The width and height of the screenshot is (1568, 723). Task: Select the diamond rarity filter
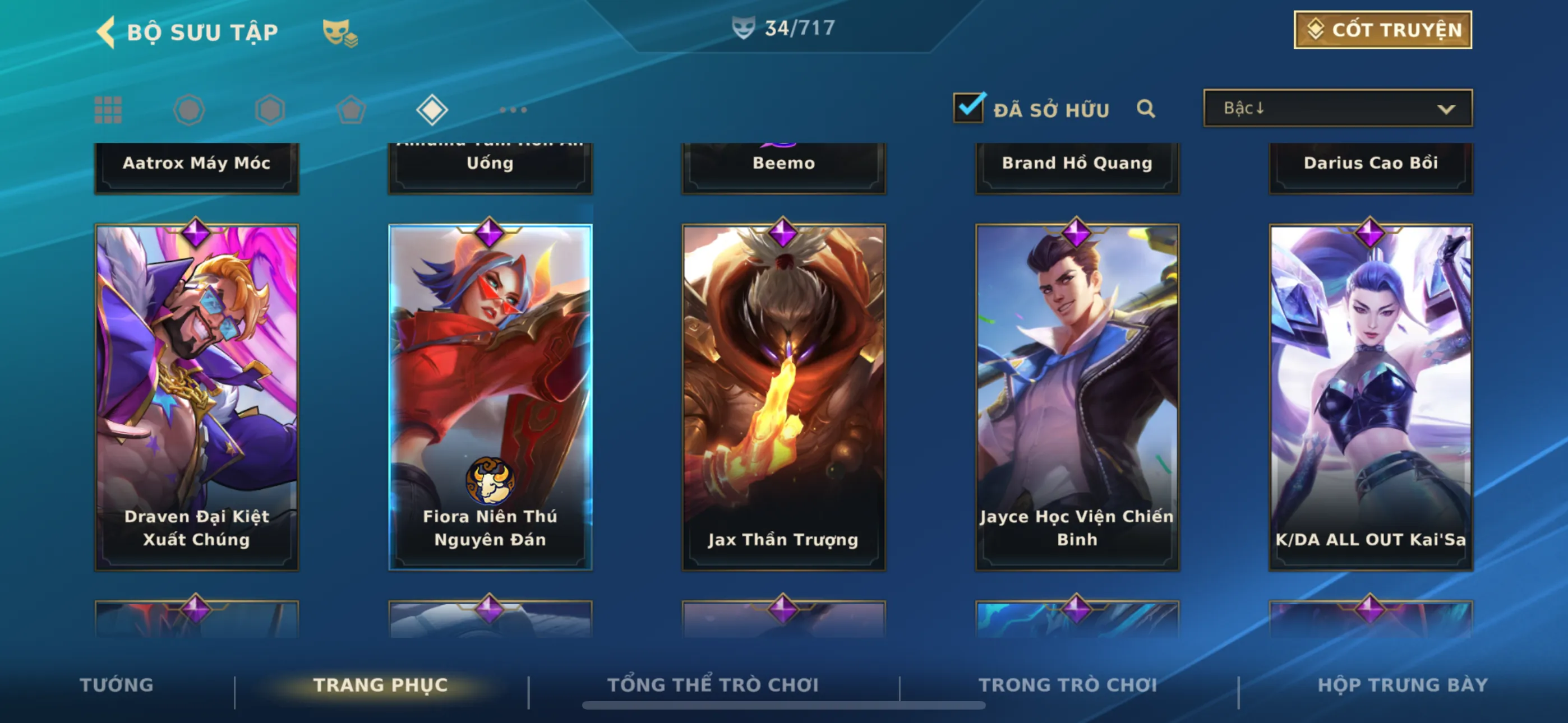(432, 110)
